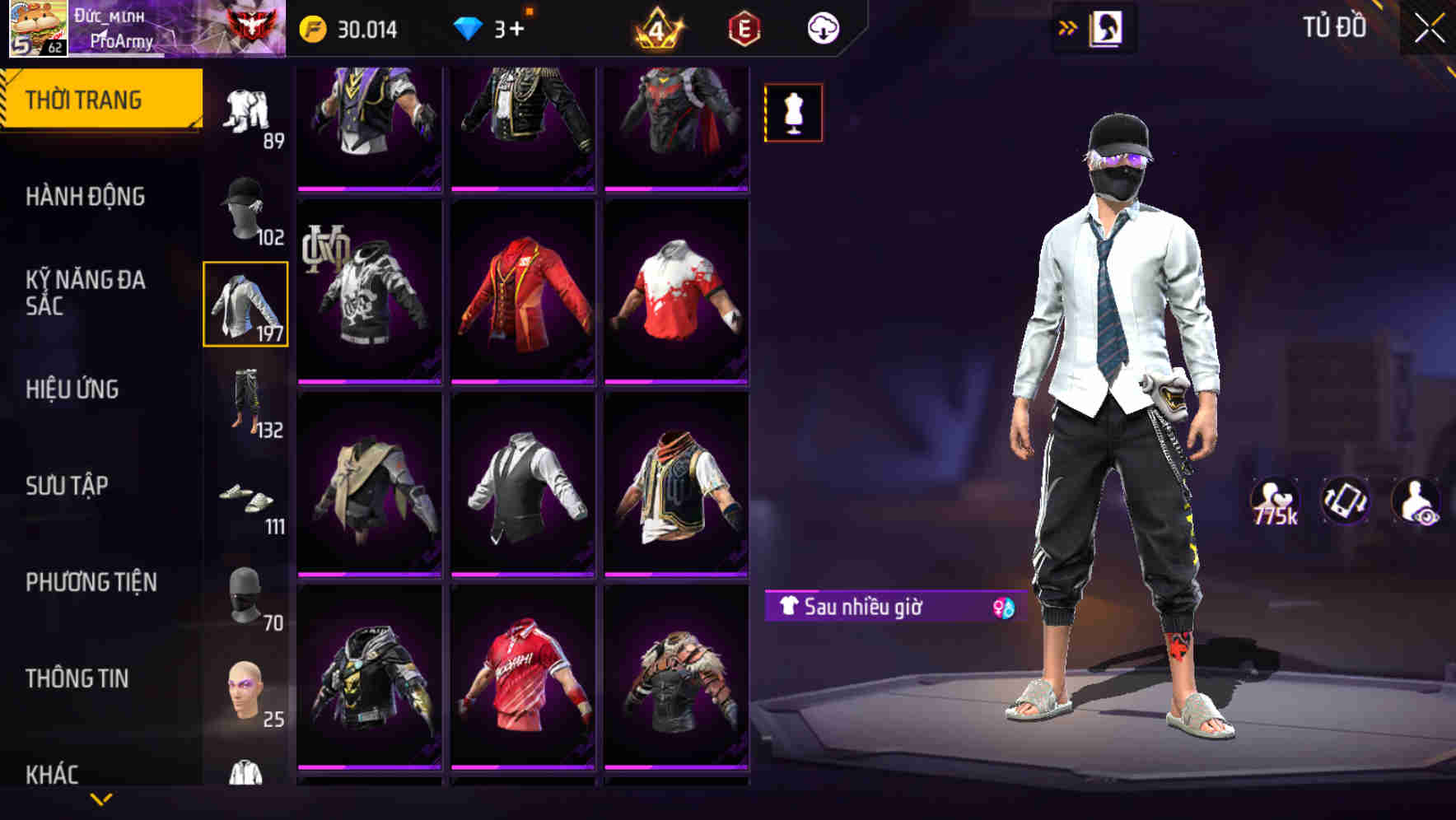Click the cloud download icon in top bar
This screenshot has width=1456, height=820.
click(823, 27)
